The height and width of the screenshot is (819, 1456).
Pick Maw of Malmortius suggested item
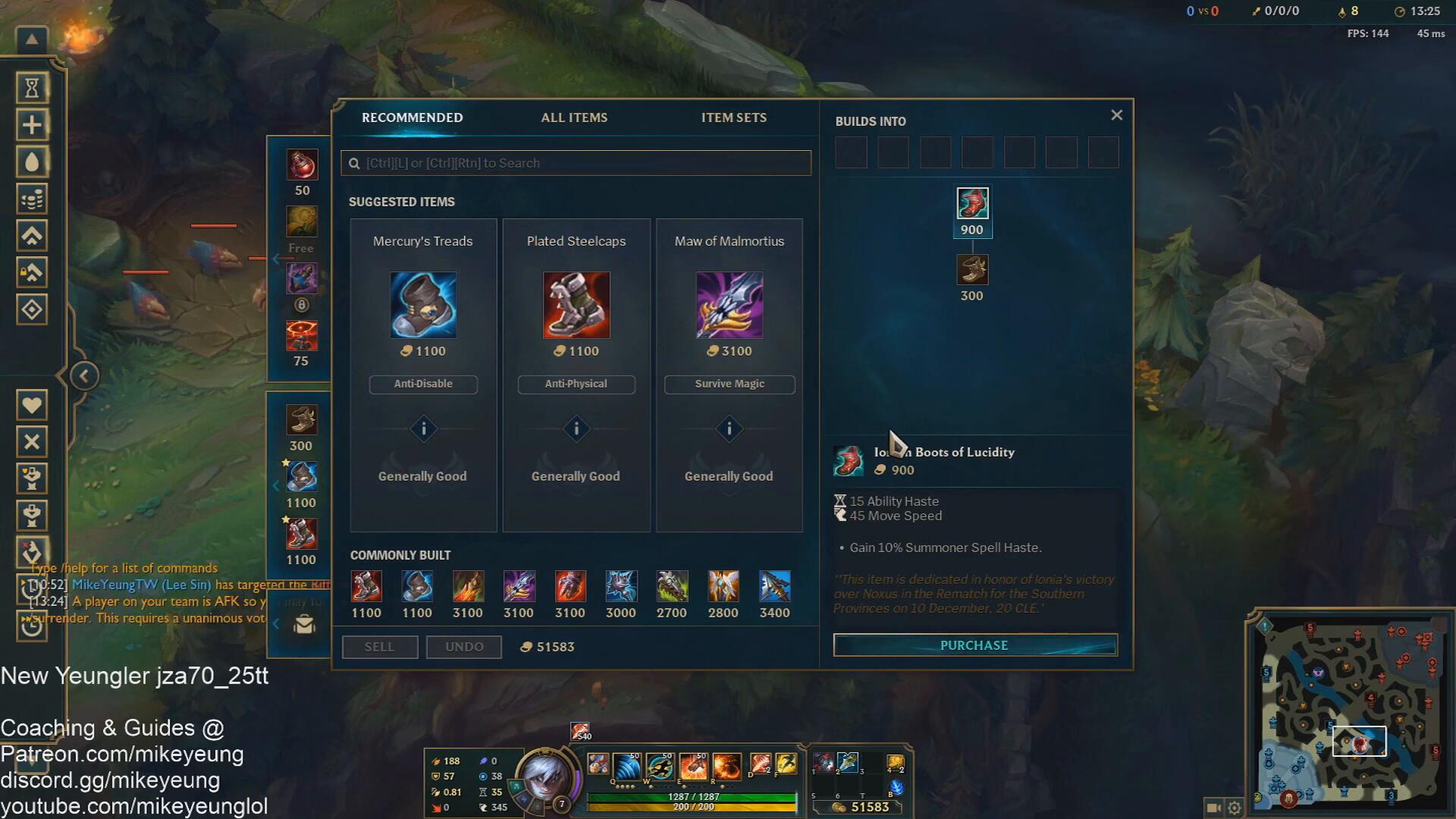pyautogui.click(x=730, y=305)
